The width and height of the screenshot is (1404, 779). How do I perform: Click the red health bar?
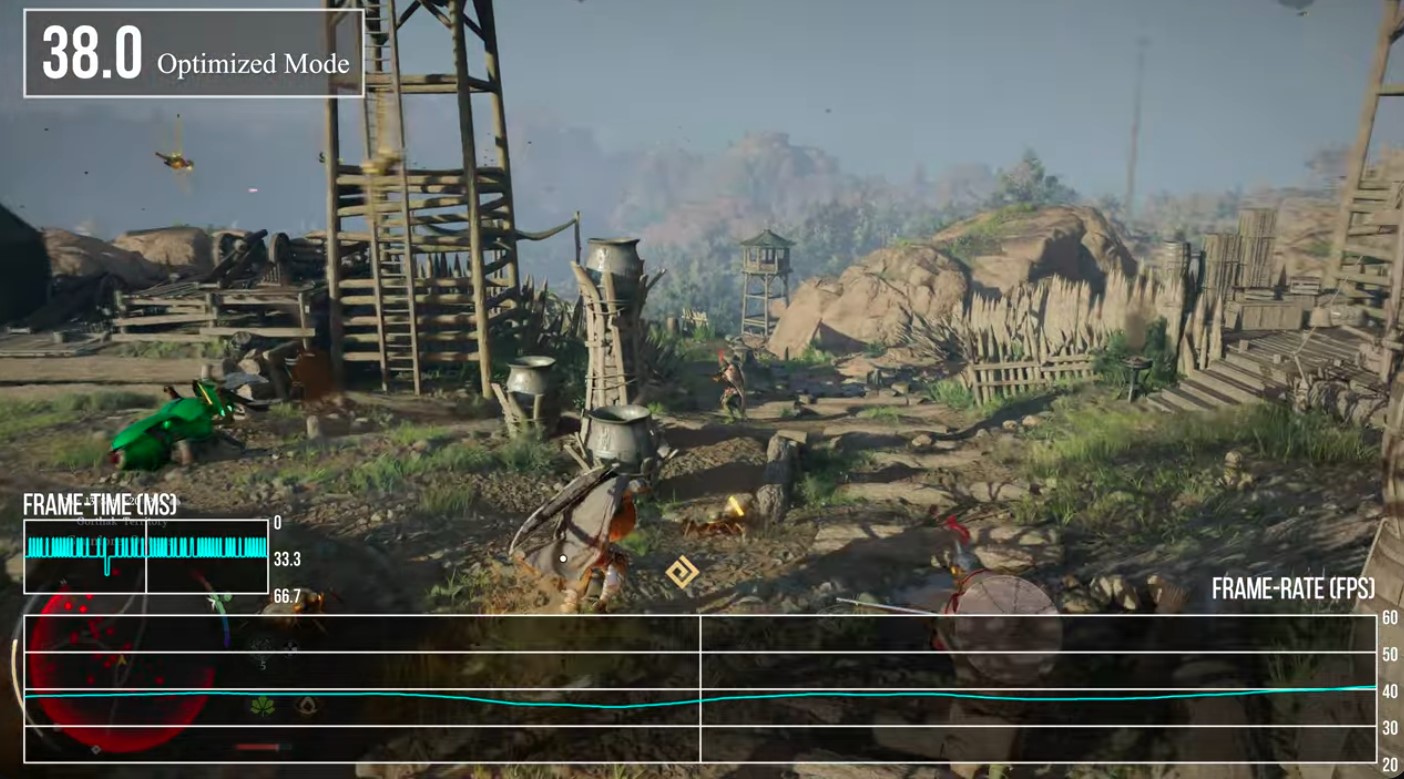(256, 747)
